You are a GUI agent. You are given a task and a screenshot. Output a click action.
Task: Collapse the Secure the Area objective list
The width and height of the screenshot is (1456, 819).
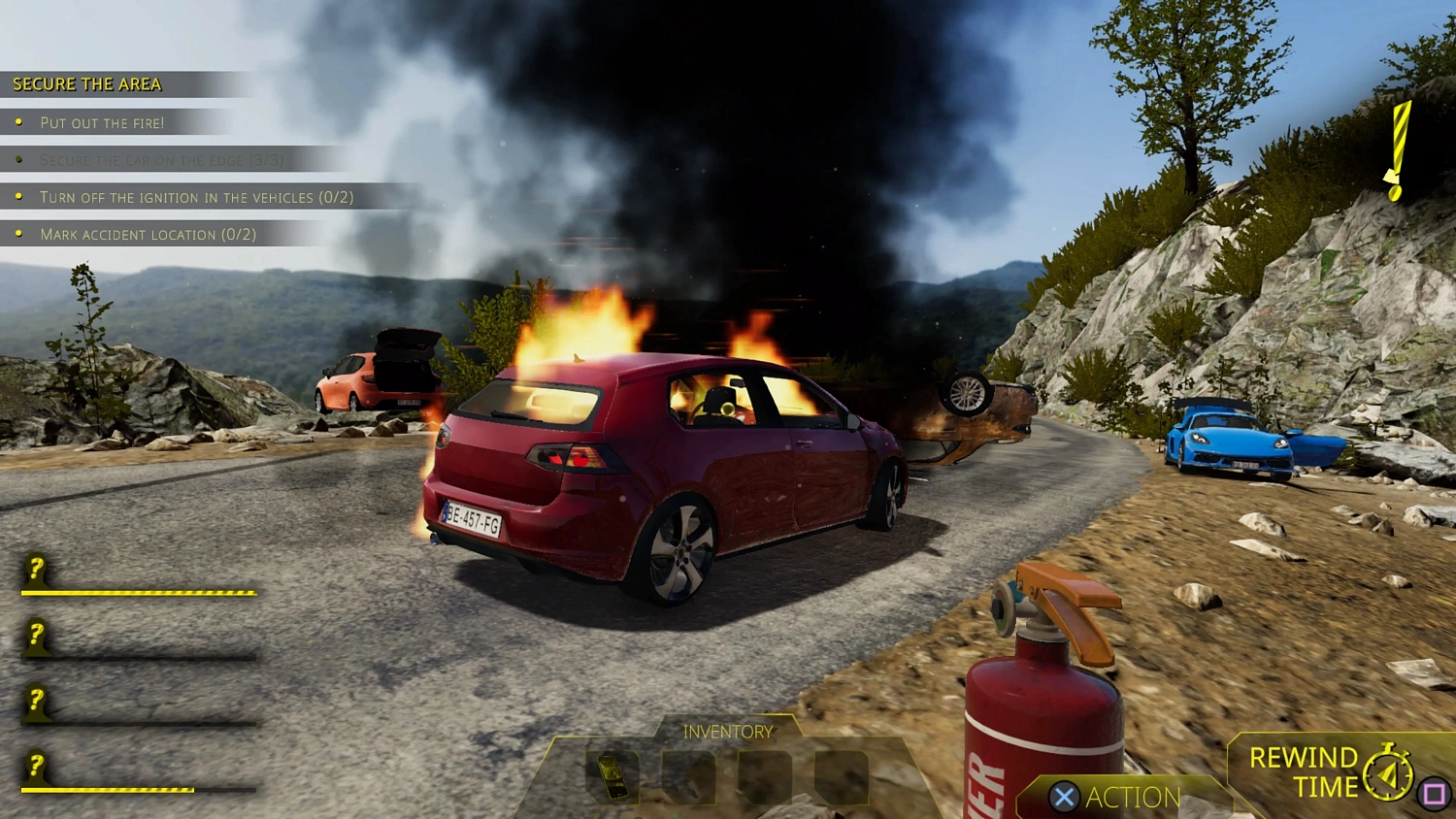tap(85, 83)
